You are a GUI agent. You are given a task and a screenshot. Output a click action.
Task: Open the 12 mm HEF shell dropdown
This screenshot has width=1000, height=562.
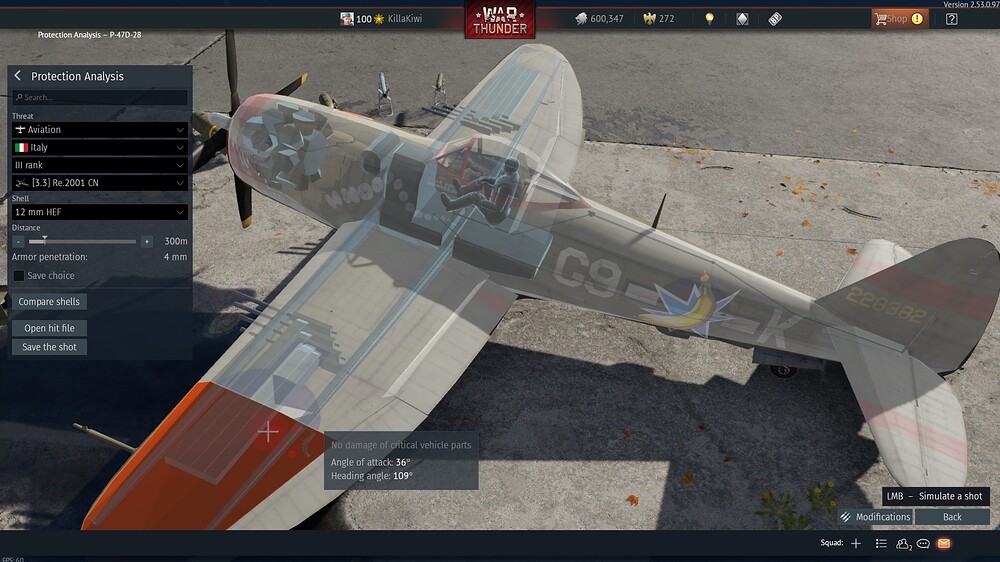click(100, 212)
